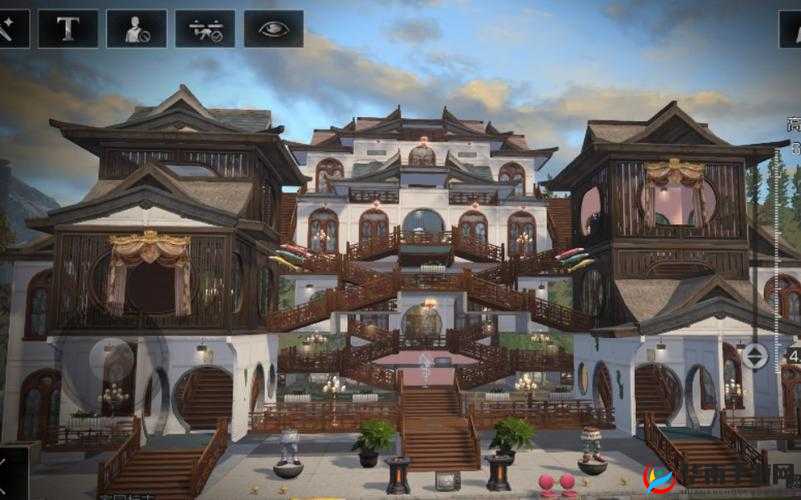Toggle the eye visibility button
Image resolution: width=801 pixels, height=500 pixels.
tap(273, 29)
